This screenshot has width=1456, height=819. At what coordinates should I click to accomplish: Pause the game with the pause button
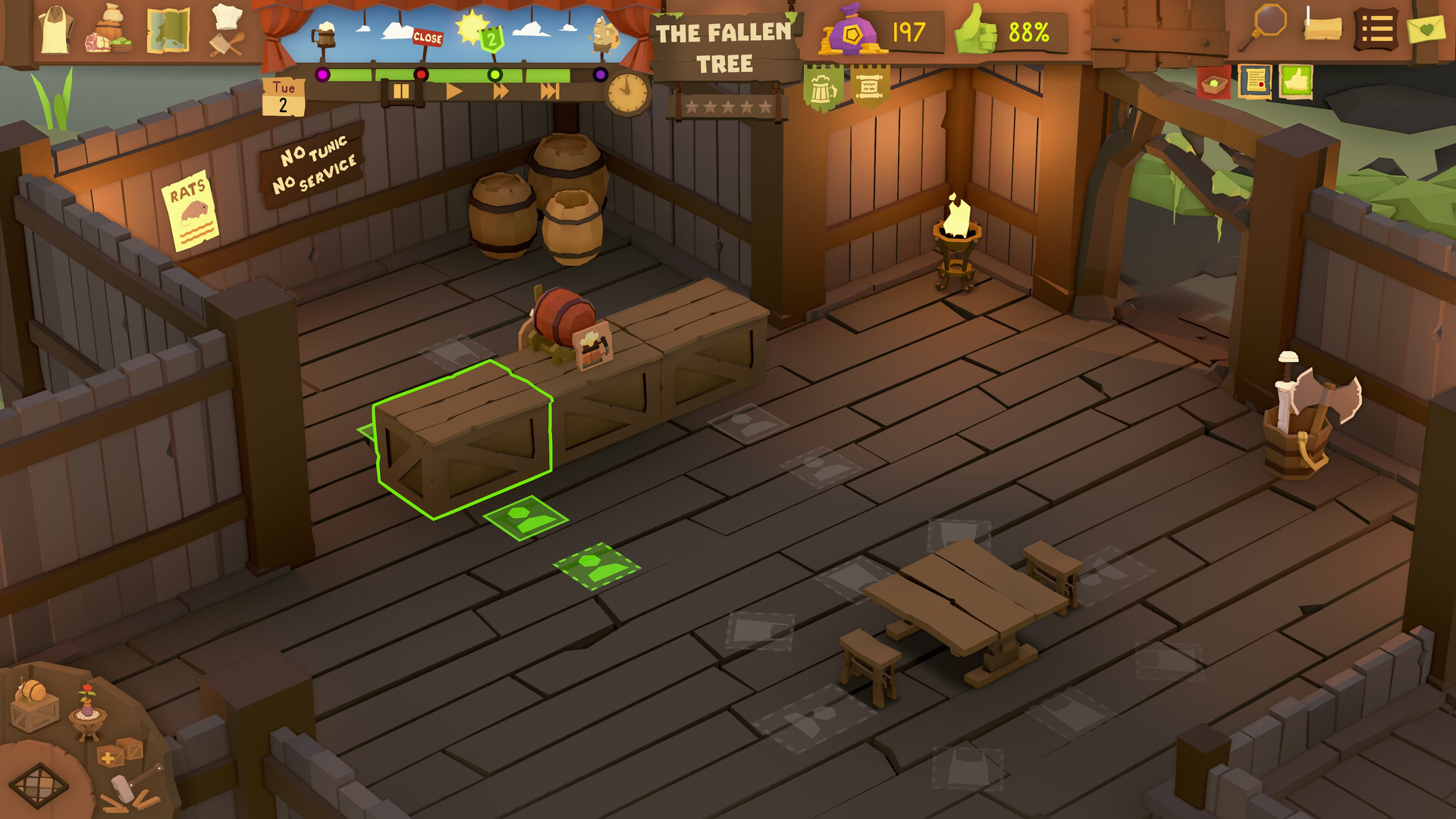402,93
